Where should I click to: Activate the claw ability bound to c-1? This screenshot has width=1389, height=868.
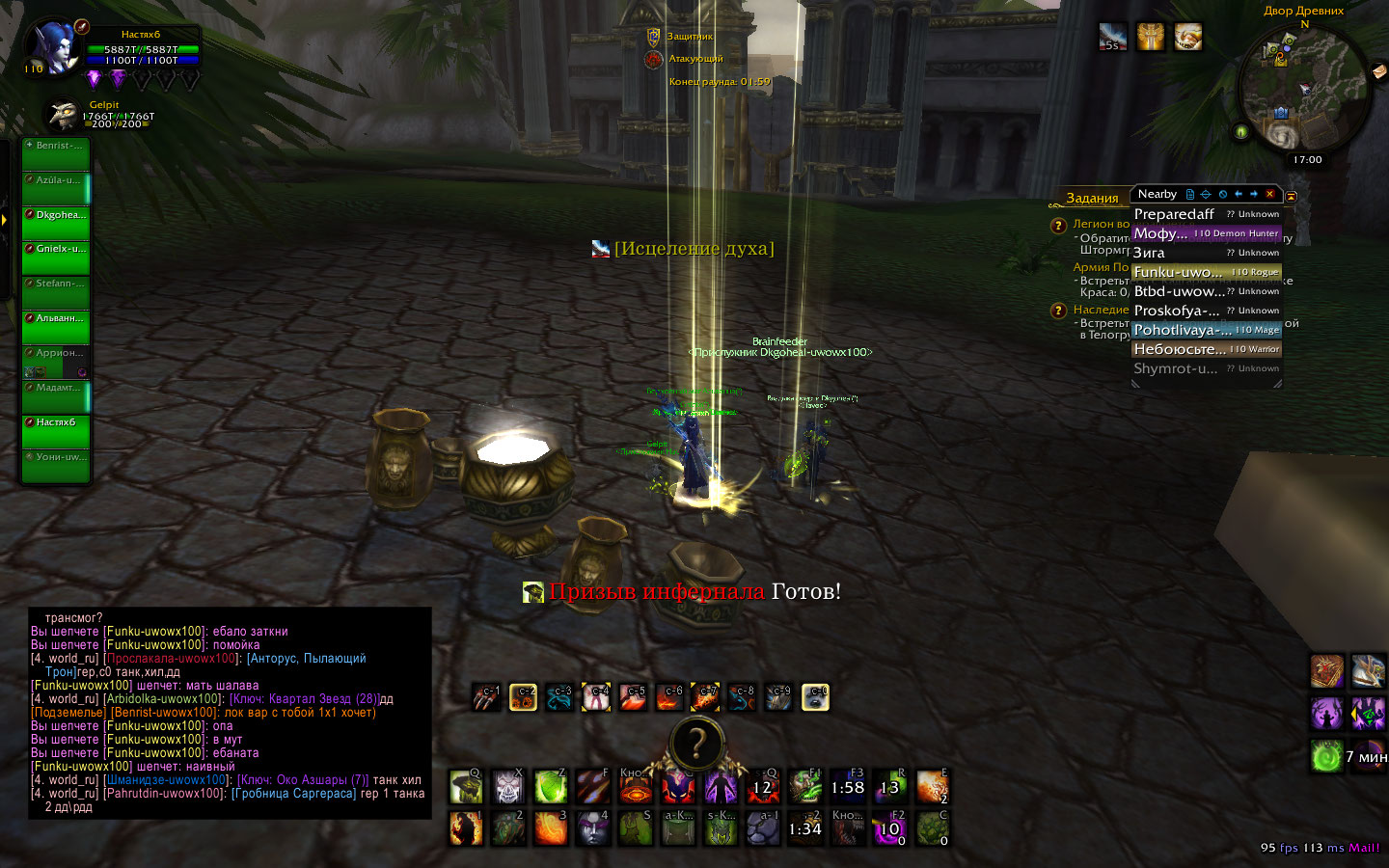click(x=487, y=697)
